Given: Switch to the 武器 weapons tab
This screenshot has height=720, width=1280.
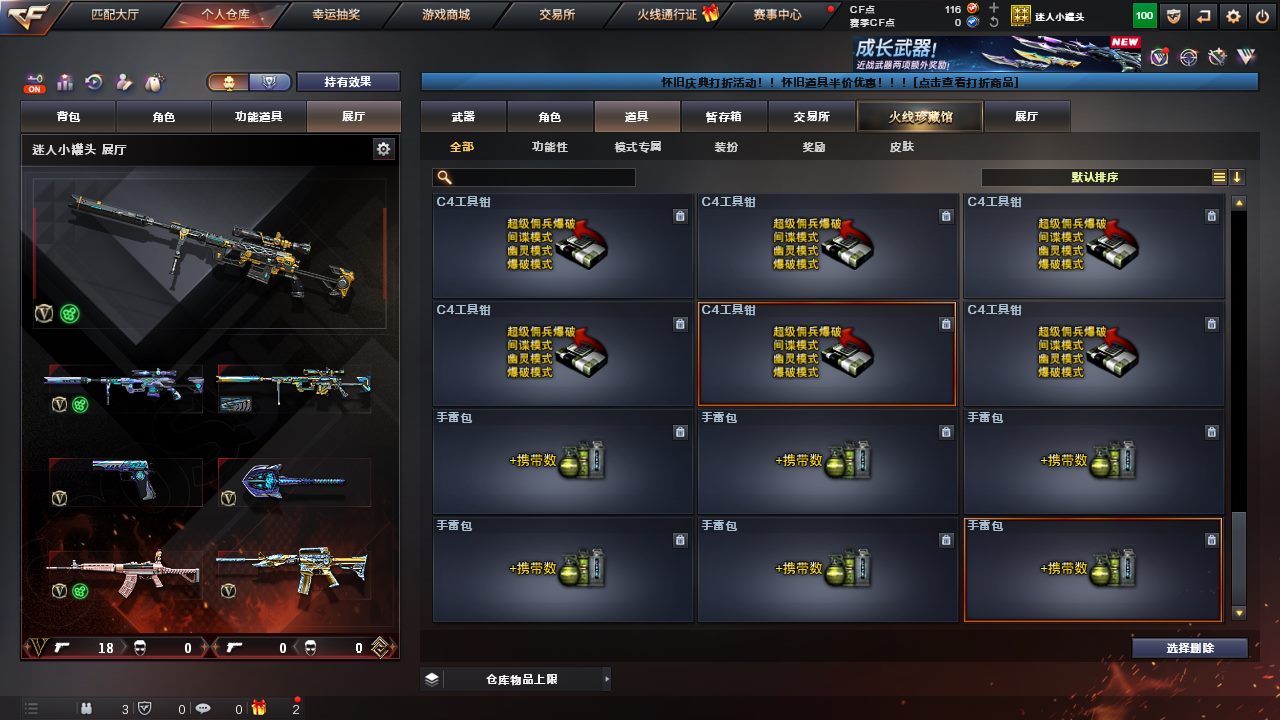Looking at the screenshot, I should [x=463, y=117].
